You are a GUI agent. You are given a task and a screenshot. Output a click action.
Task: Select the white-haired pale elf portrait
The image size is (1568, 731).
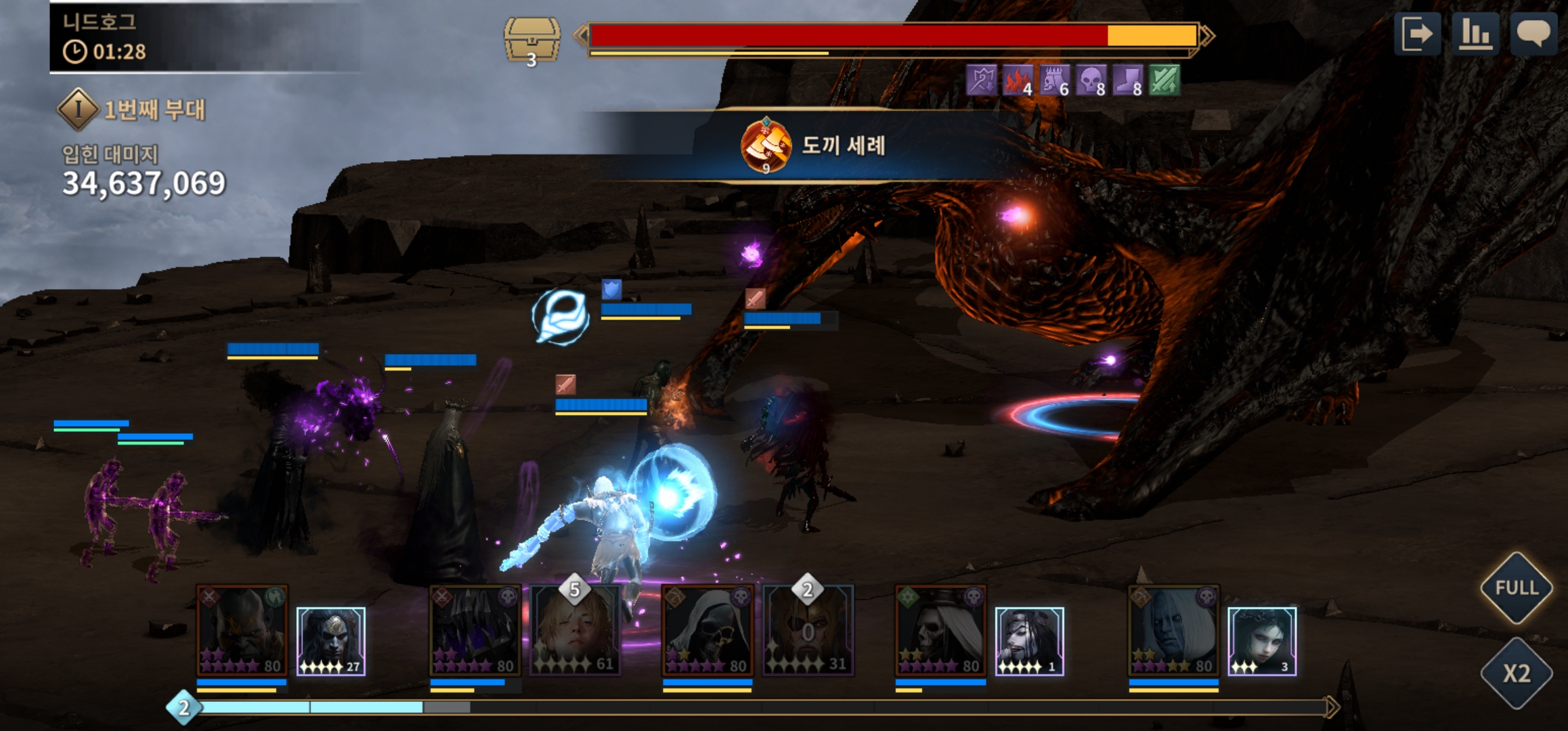[x=1173, y=631]
